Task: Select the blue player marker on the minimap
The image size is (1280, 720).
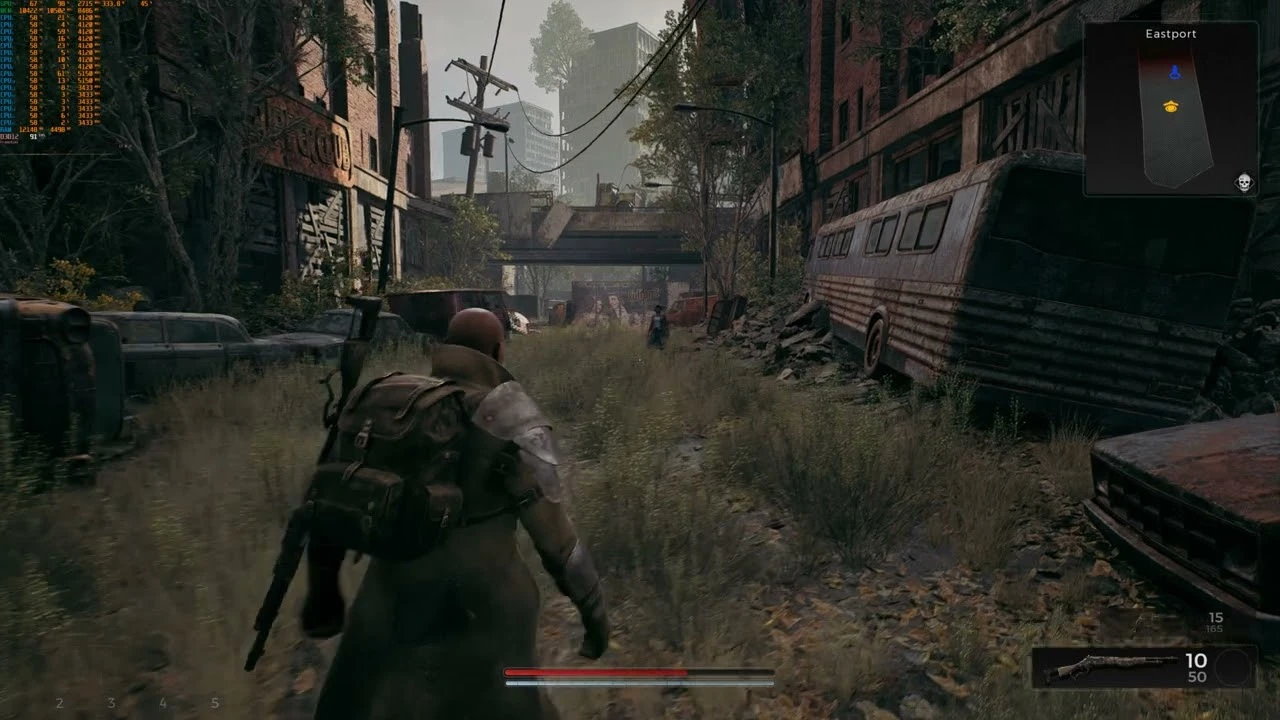Action: click(x=1176, y=69)
